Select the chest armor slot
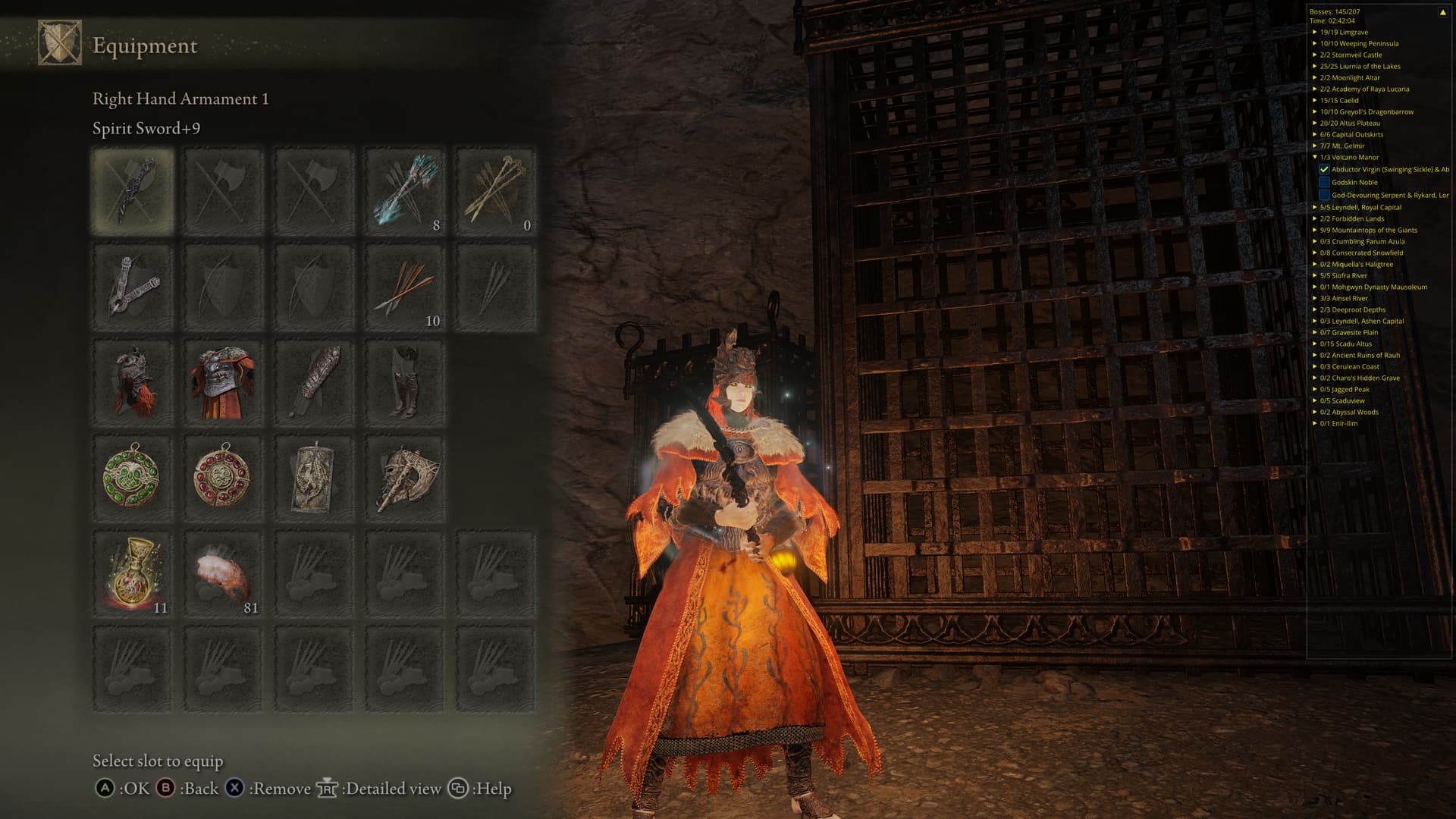This screenshot has width=1456, height=819. pos(223,382)
